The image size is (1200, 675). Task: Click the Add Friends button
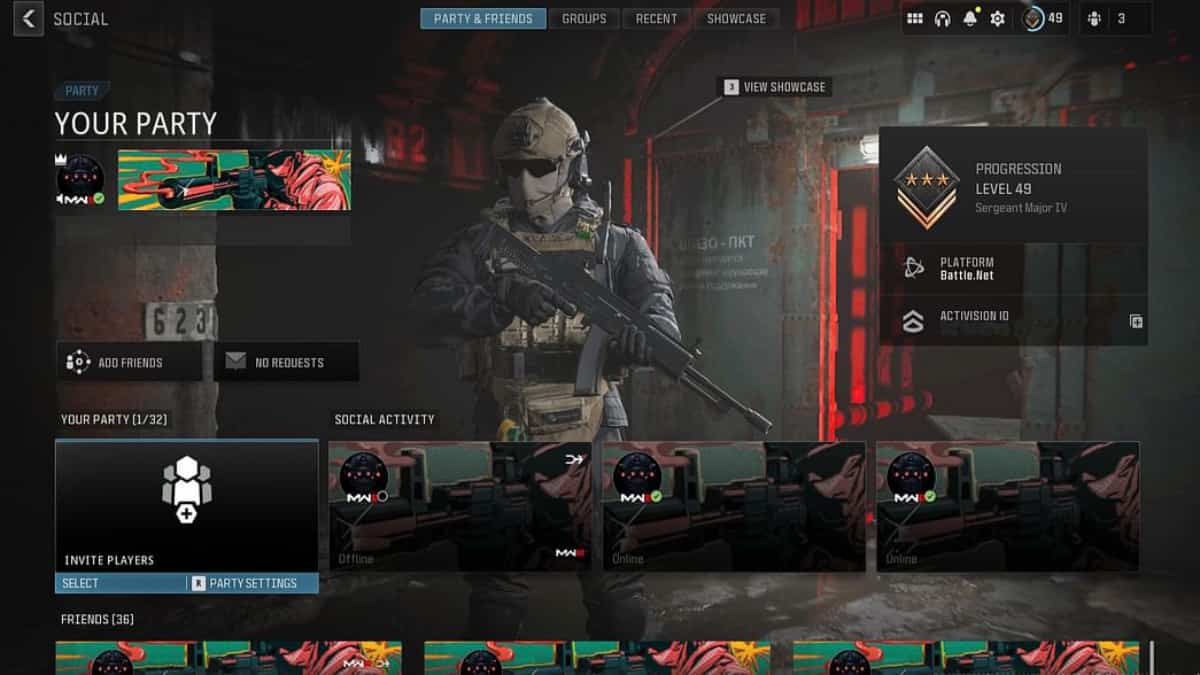(x=129, y=362)
